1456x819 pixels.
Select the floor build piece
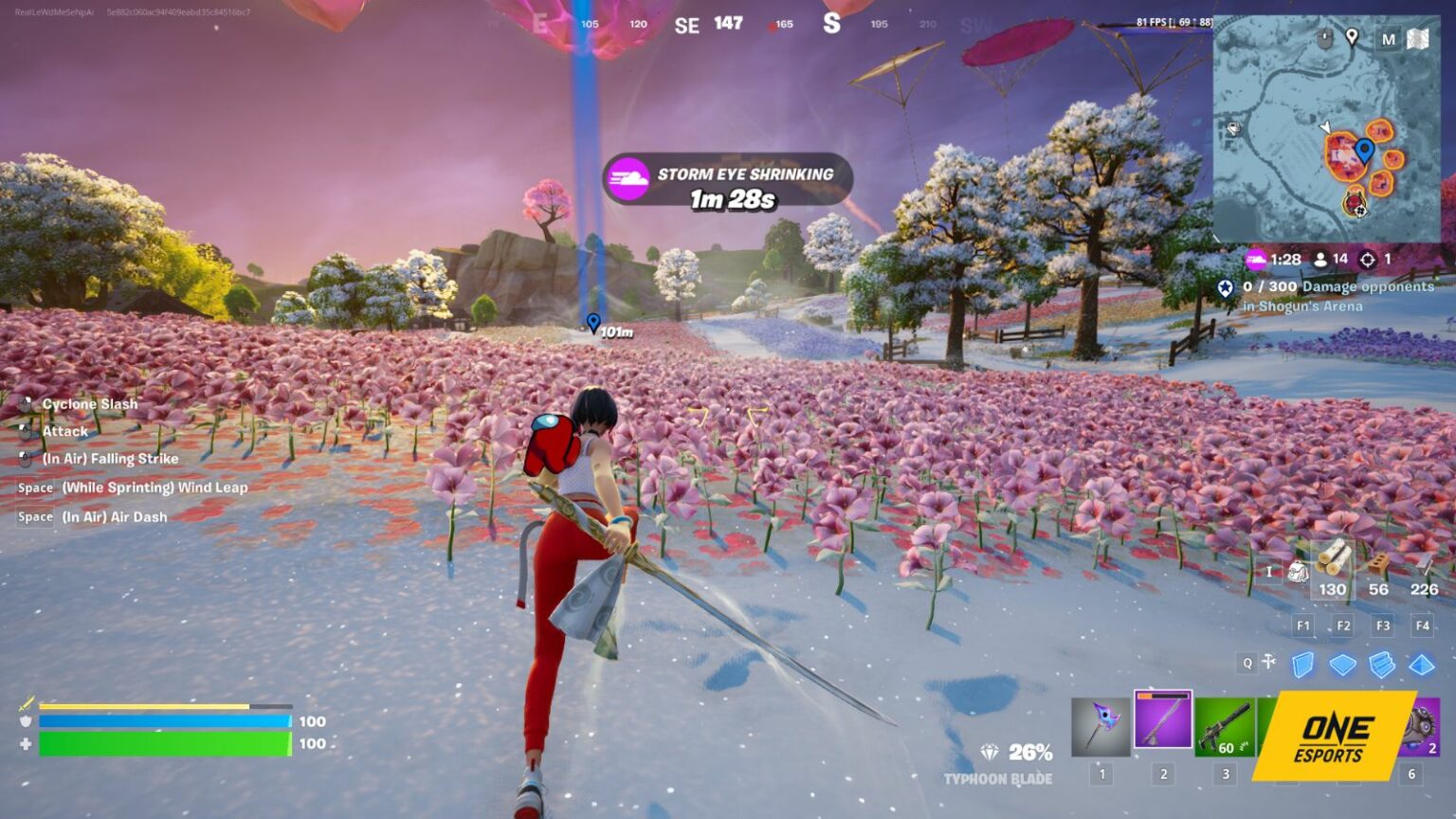pos(1345,664)
